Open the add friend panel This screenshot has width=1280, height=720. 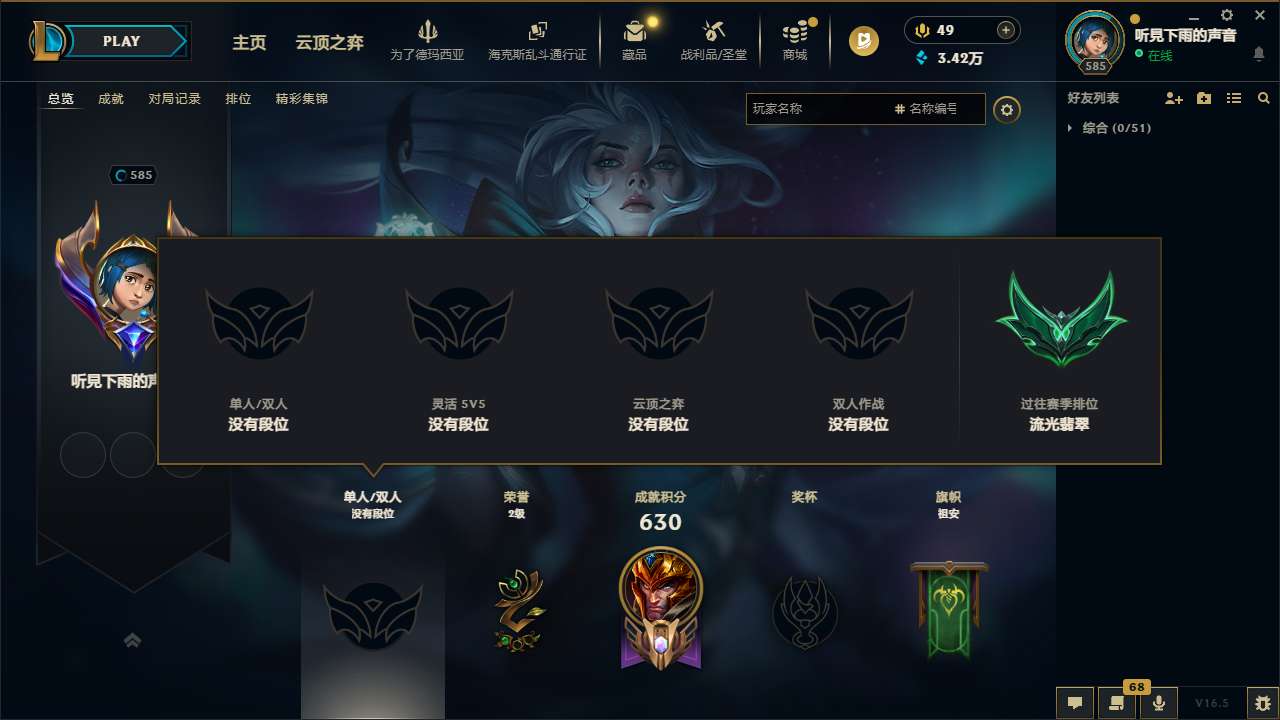(x=1175, y=98)
